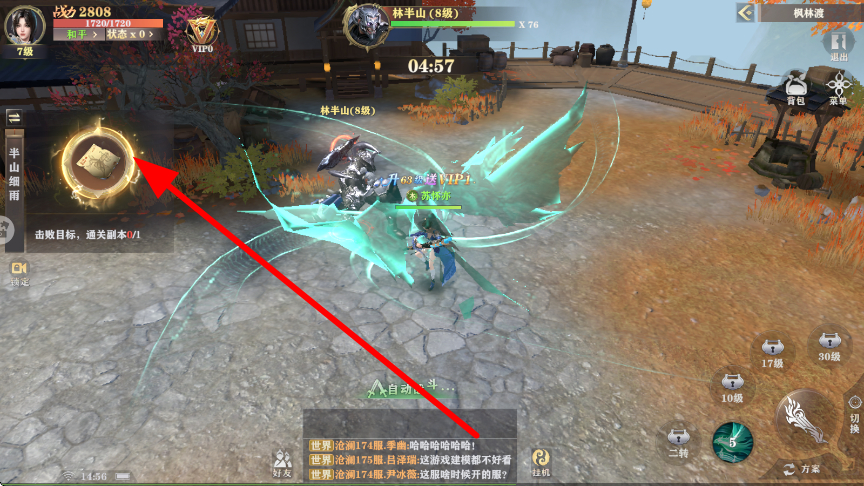Screen dimensions: 864x486
Task: Open the 状态 status list
Action: 130,34
